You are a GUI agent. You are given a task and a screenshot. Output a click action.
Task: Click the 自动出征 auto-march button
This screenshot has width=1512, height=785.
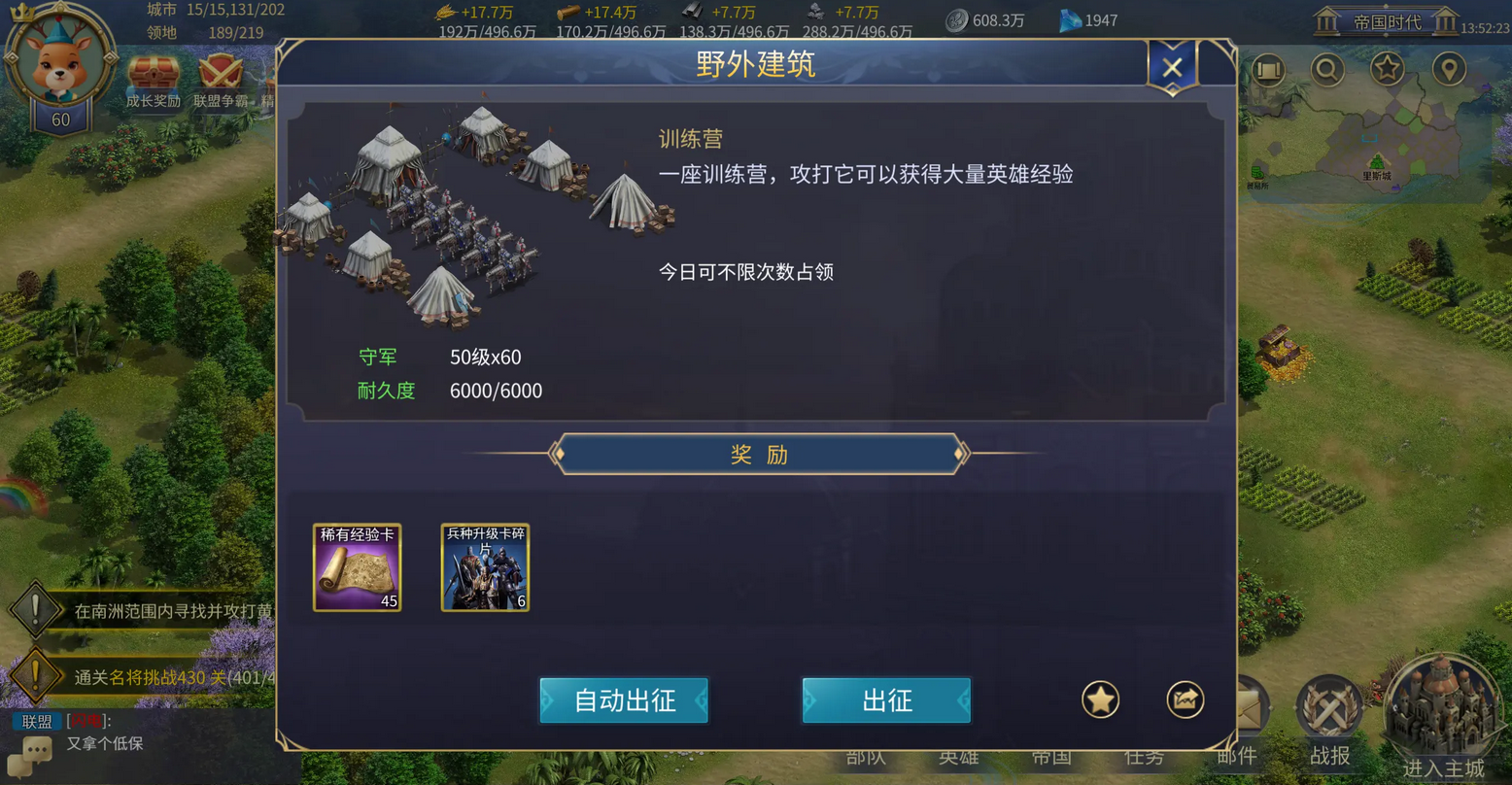[x=623, y=700]
